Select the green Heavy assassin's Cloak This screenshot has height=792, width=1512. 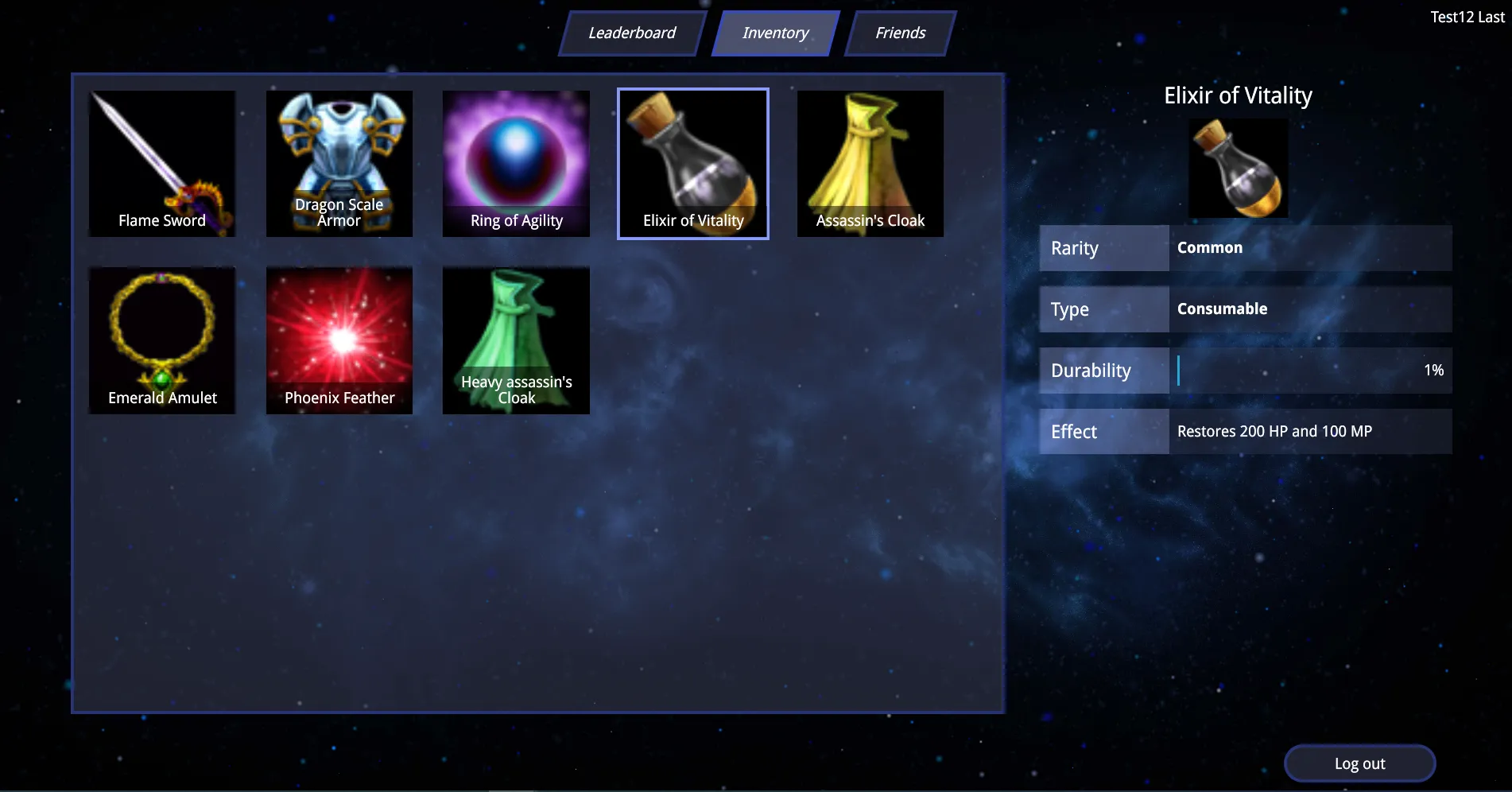[x=516, y=340]
